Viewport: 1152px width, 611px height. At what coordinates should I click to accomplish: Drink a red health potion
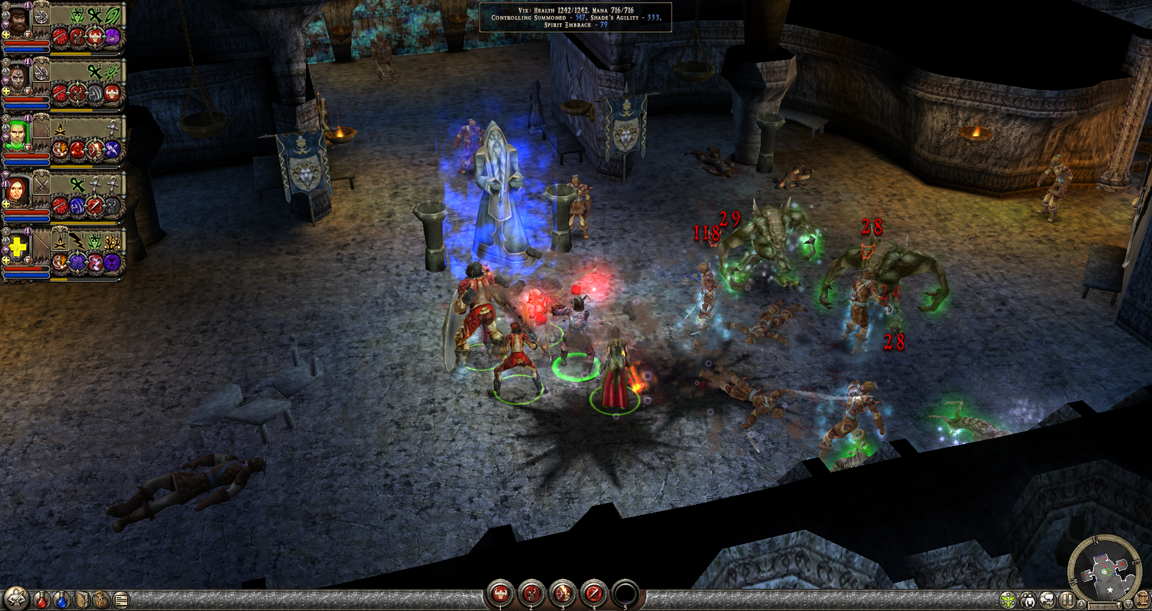click(41, 600)
